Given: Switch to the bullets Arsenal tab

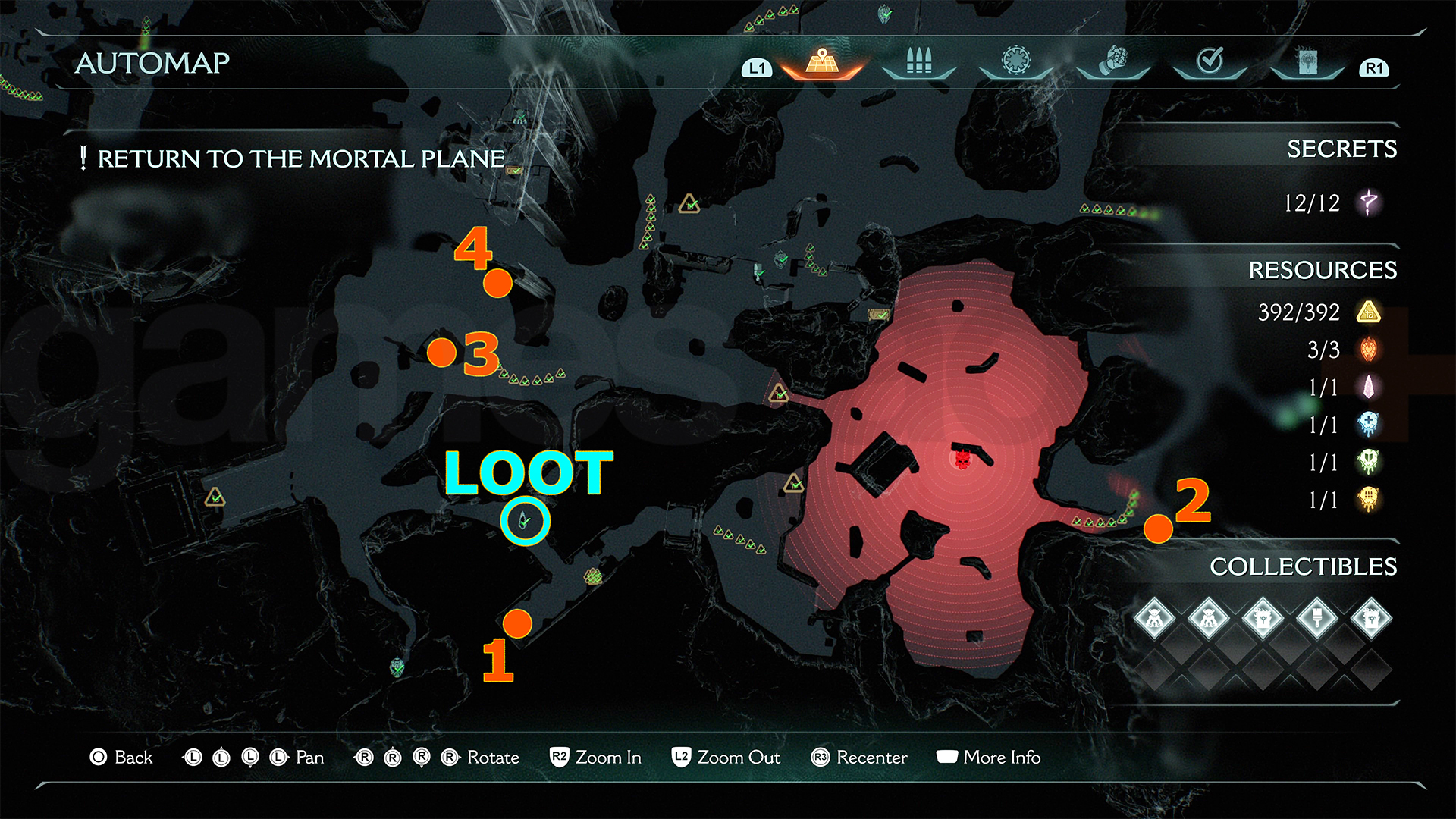Looking at the screenshot, I should [x=918, y=62].
